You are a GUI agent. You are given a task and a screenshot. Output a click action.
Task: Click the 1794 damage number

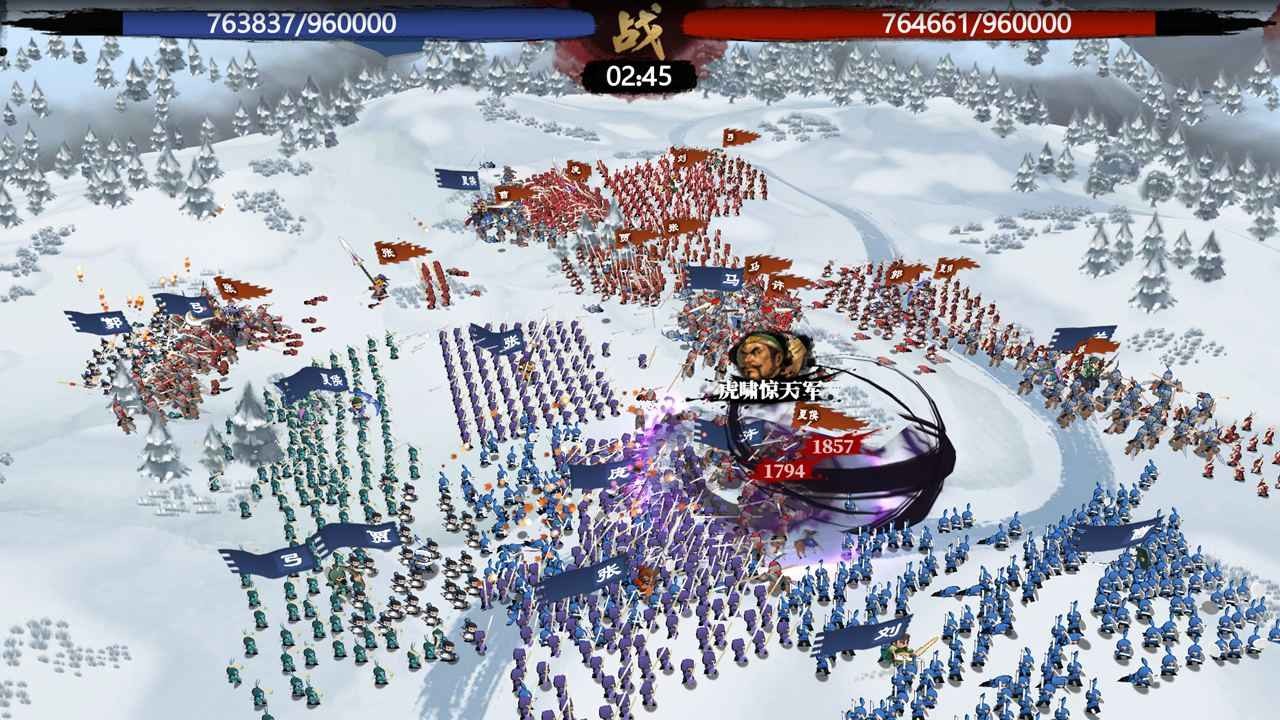coord(784,470)
